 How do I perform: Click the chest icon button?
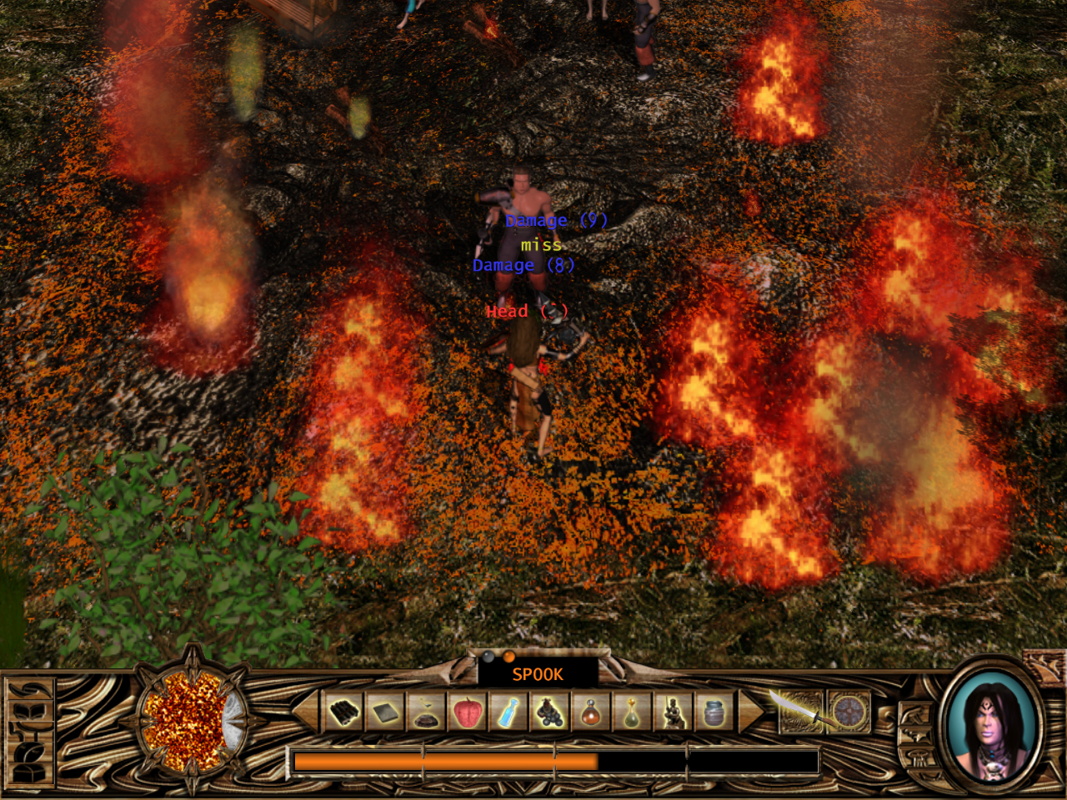point(29,773)
